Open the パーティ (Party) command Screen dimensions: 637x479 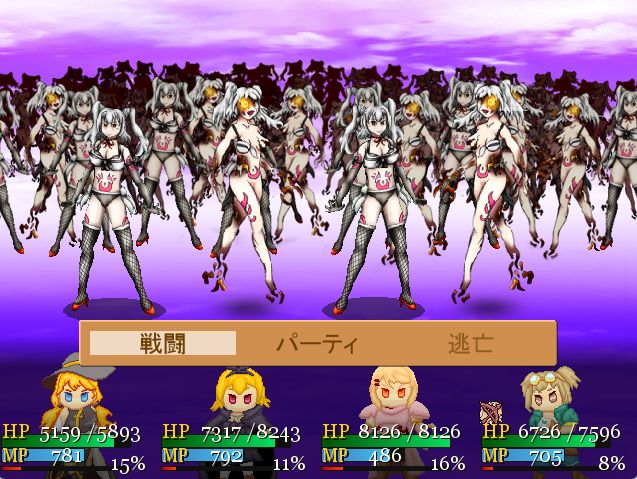tap(317, 344)
